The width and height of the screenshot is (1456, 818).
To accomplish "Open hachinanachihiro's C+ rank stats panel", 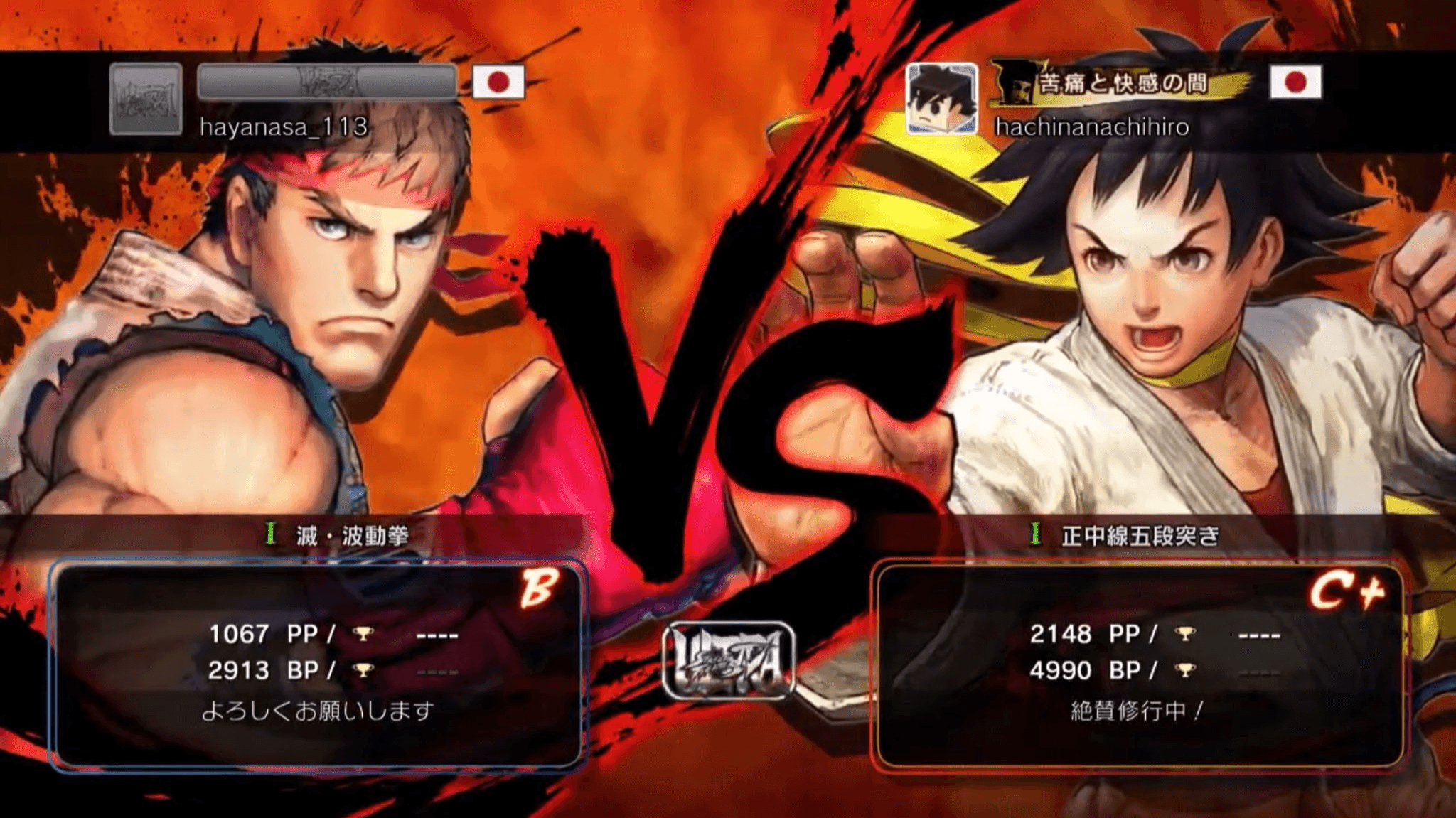I will [1139, 664].
